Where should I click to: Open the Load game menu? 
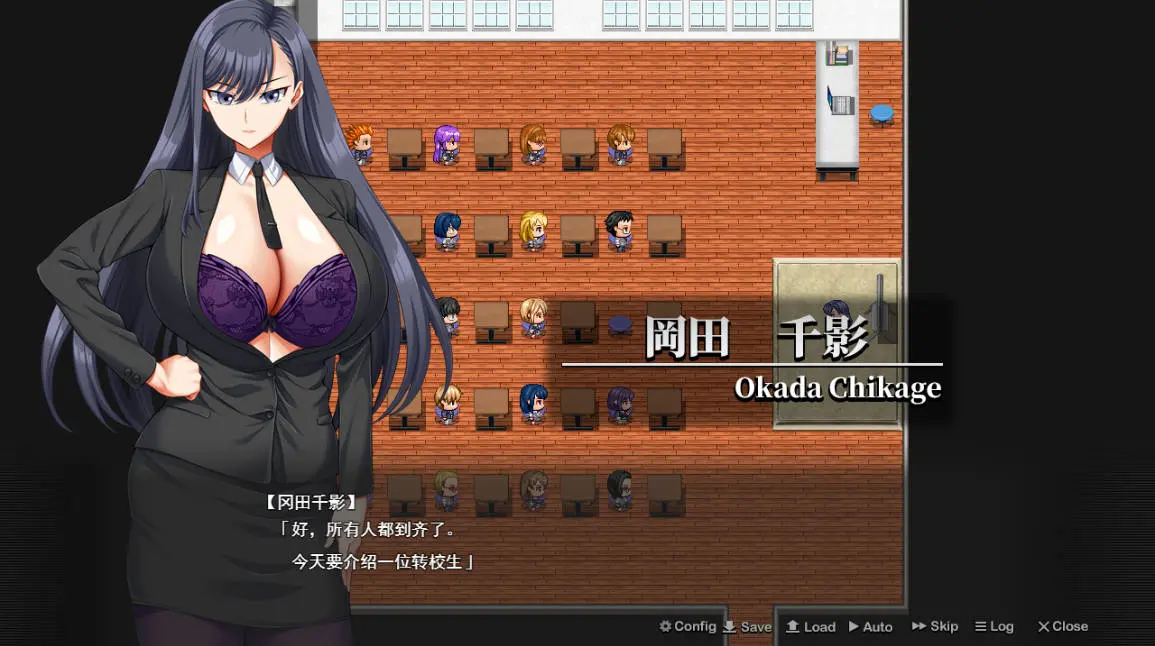(x=811, y=627)
